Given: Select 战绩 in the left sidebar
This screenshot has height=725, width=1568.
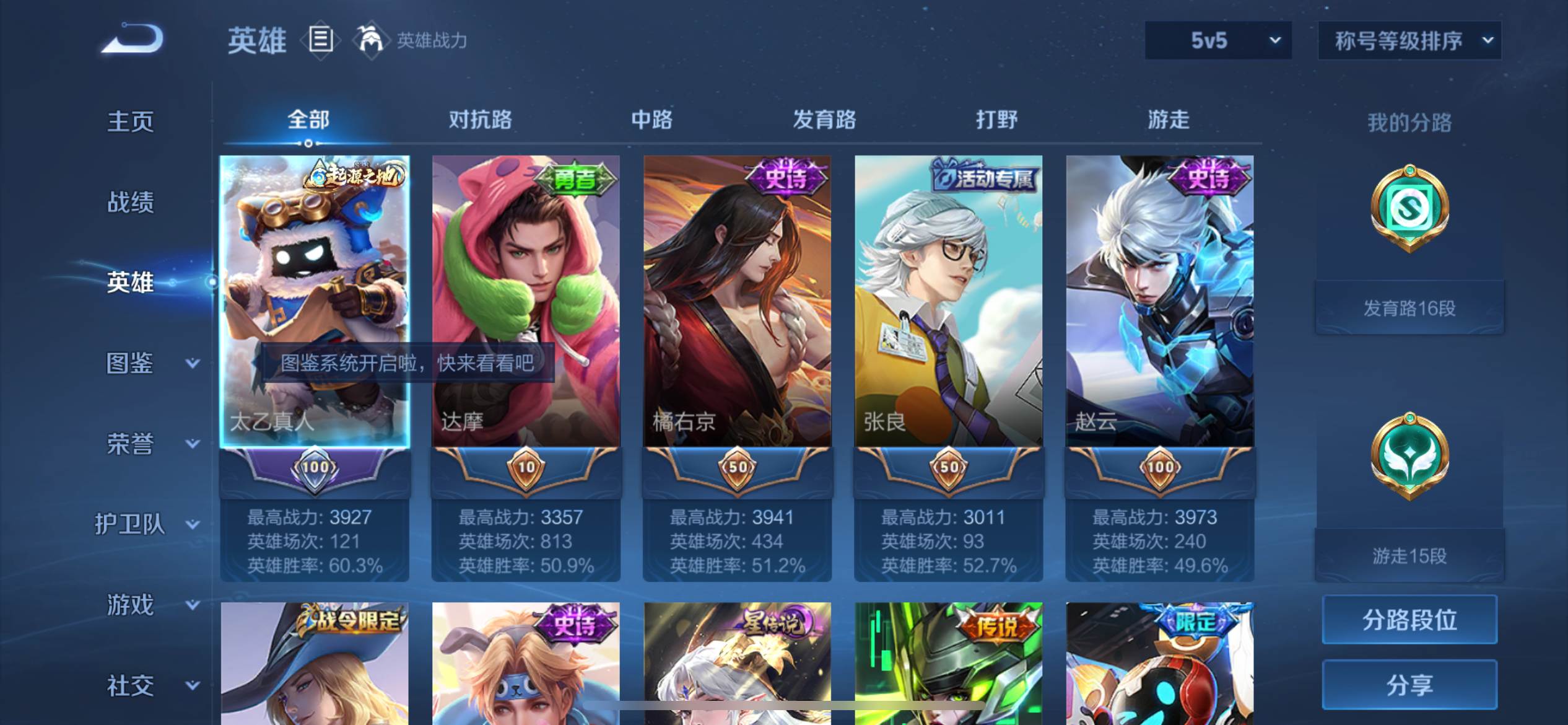Looking at the screenshot, I should pos(132,202).
